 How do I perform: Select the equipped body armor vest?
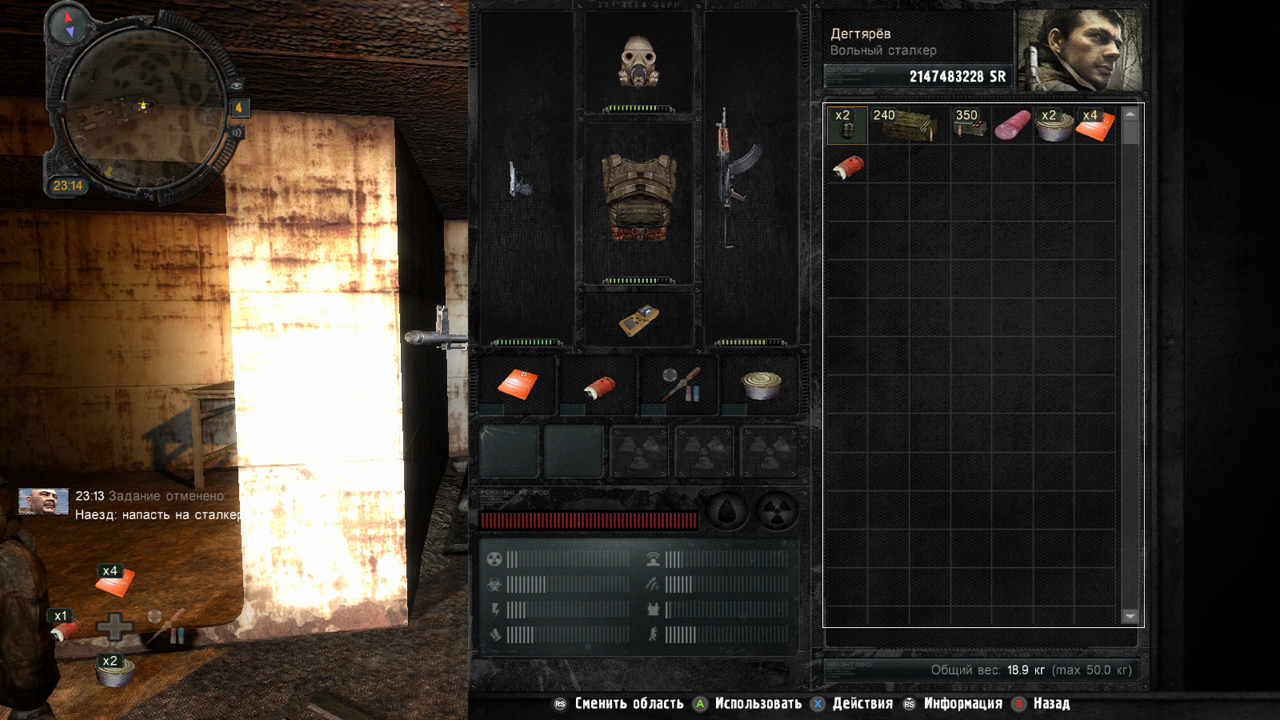pos(639,198)
